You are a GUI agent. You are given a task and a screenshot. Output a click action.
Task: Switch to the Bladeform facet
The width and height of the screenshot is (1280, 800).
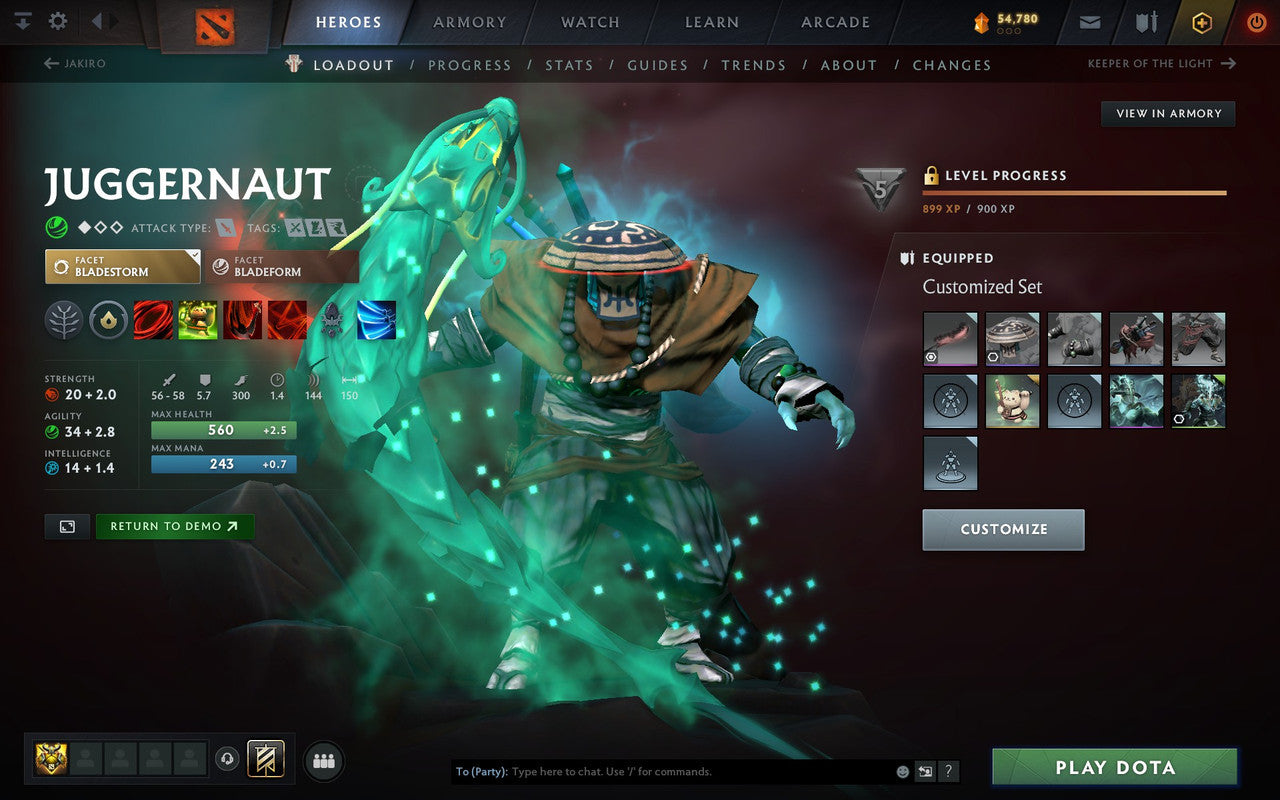[283, 266]
